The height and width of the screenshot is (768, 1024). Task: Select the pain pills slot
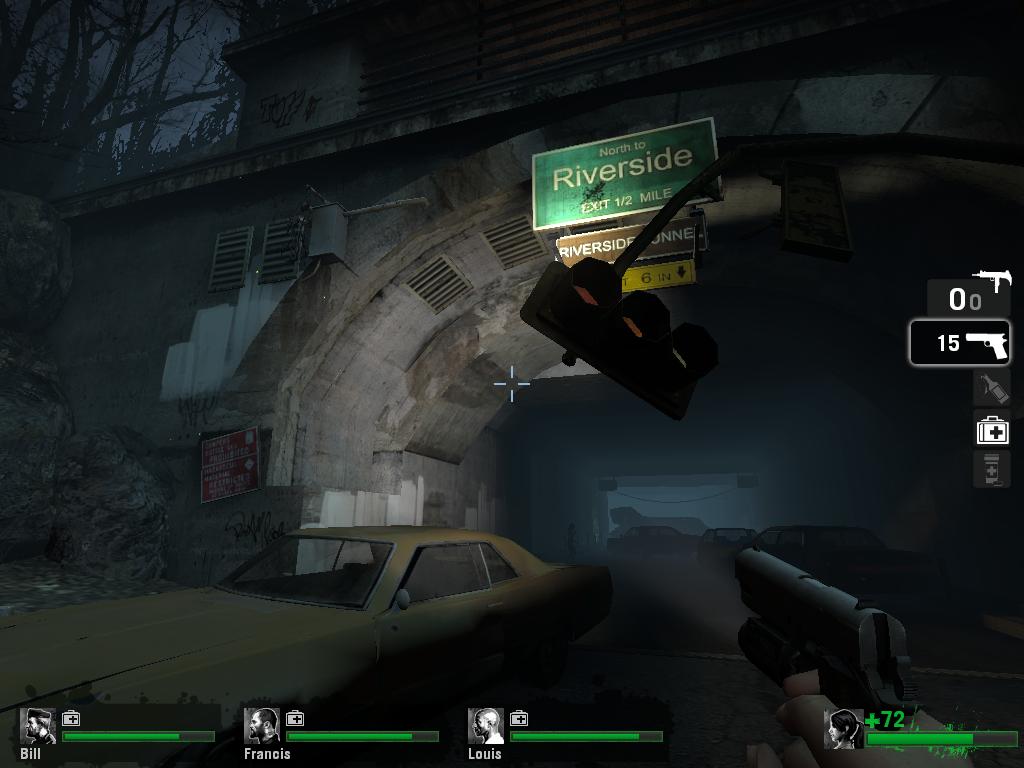pos(992,469)
